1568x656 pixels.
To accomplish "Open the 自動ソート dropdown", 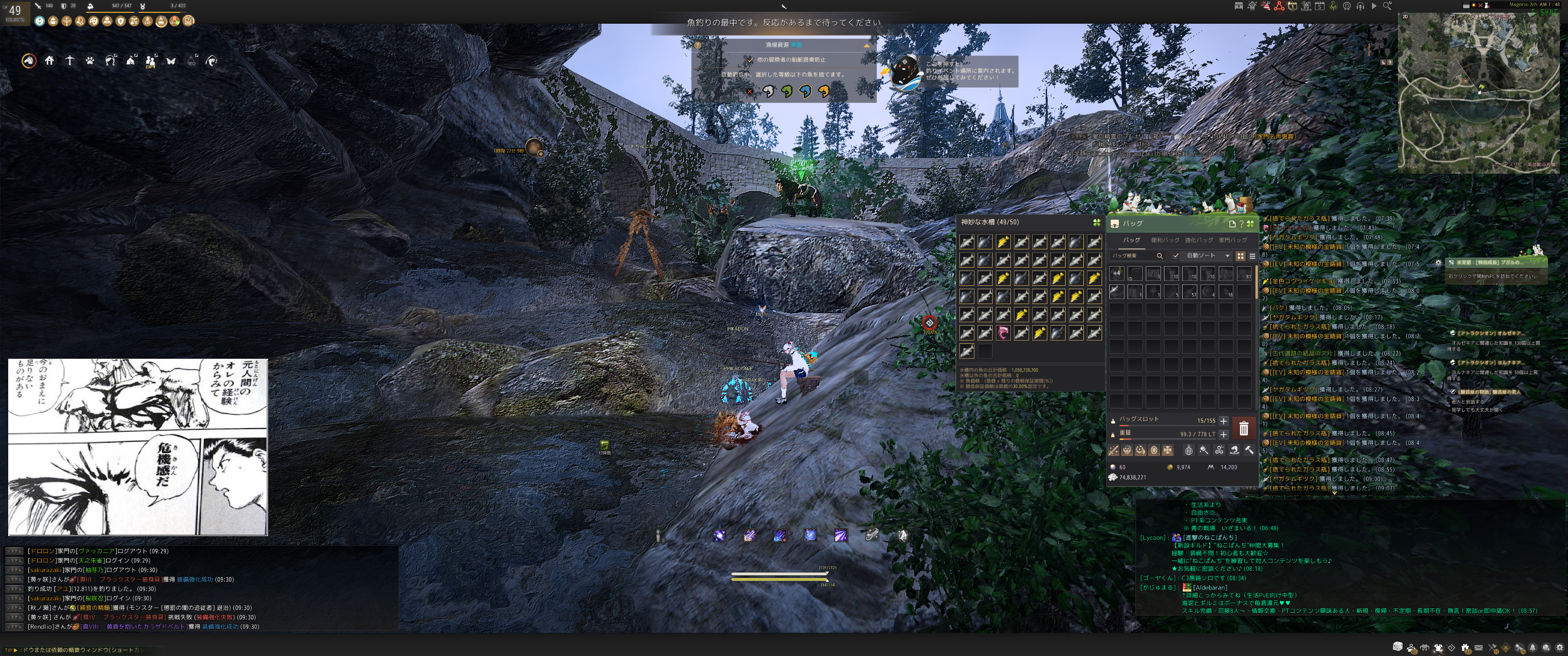I will (1208, 256).
